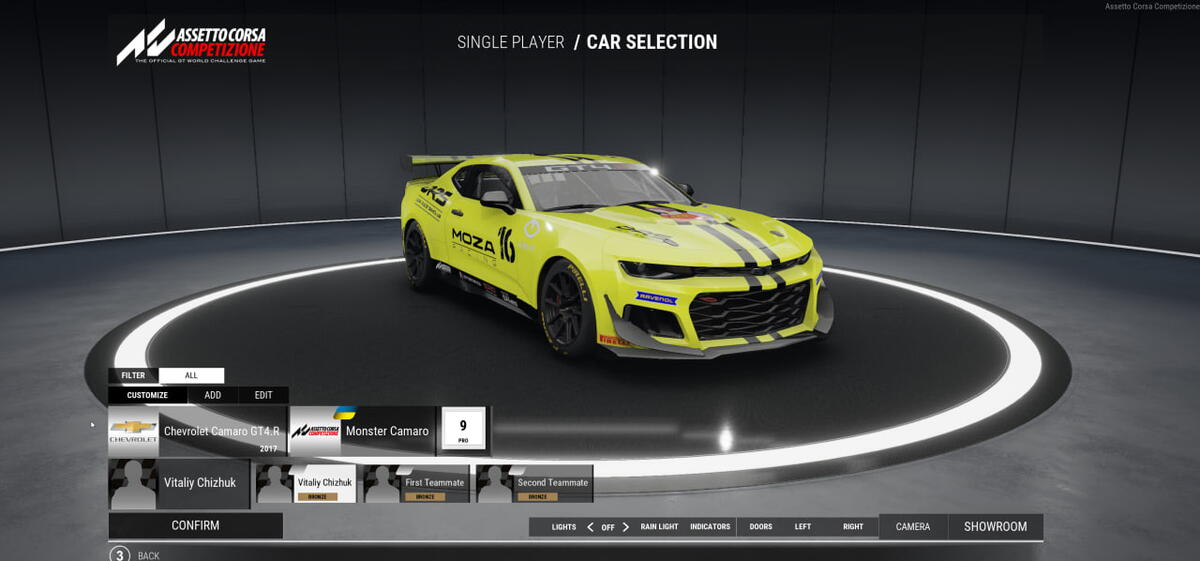The image size is (1200, 561).
Task: Switch to the Add tab
Action: [213, 395]
